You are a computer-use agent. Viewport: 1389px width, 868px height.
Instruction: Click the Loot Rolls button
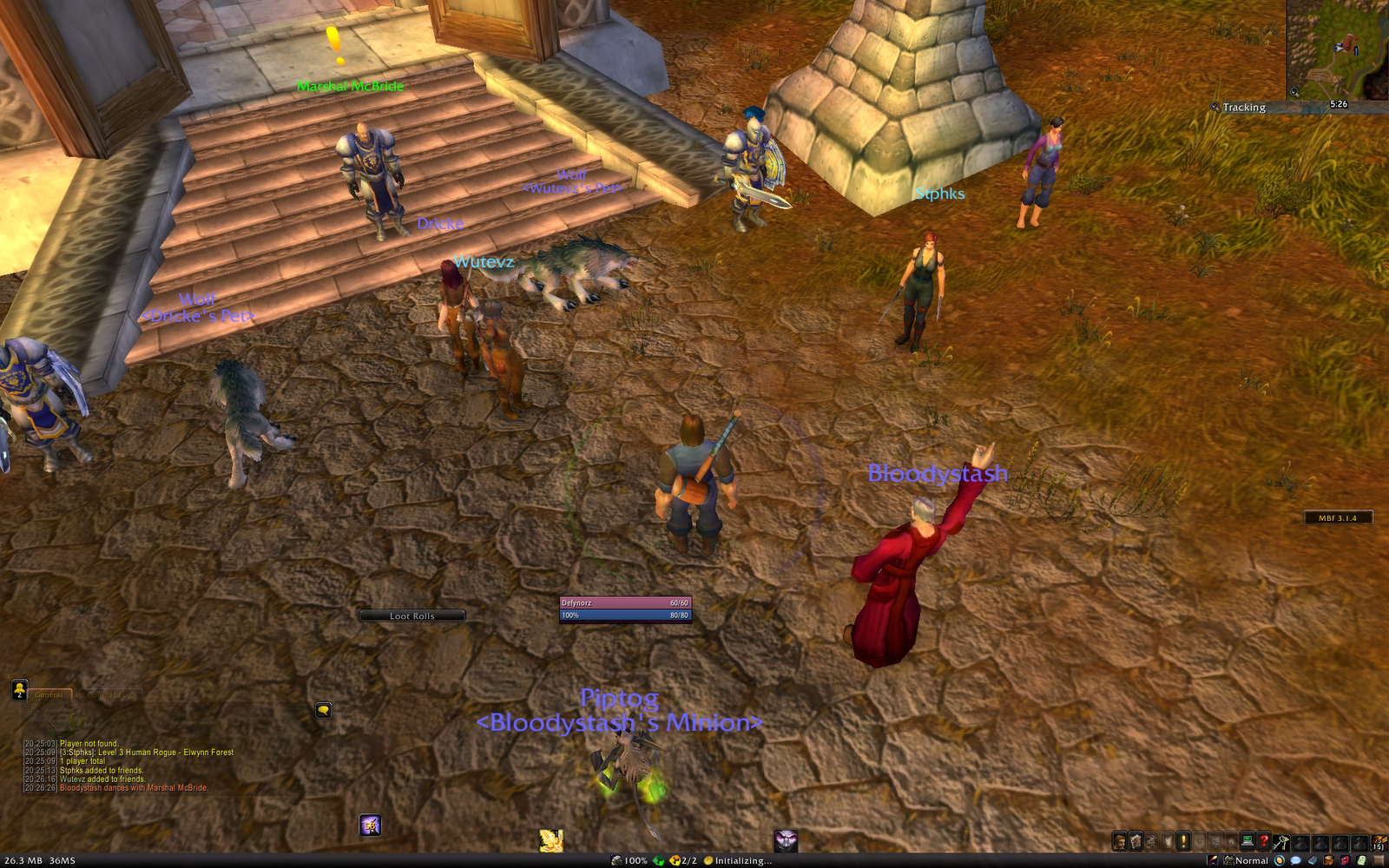pyautogui.click(x=414, y=615)
